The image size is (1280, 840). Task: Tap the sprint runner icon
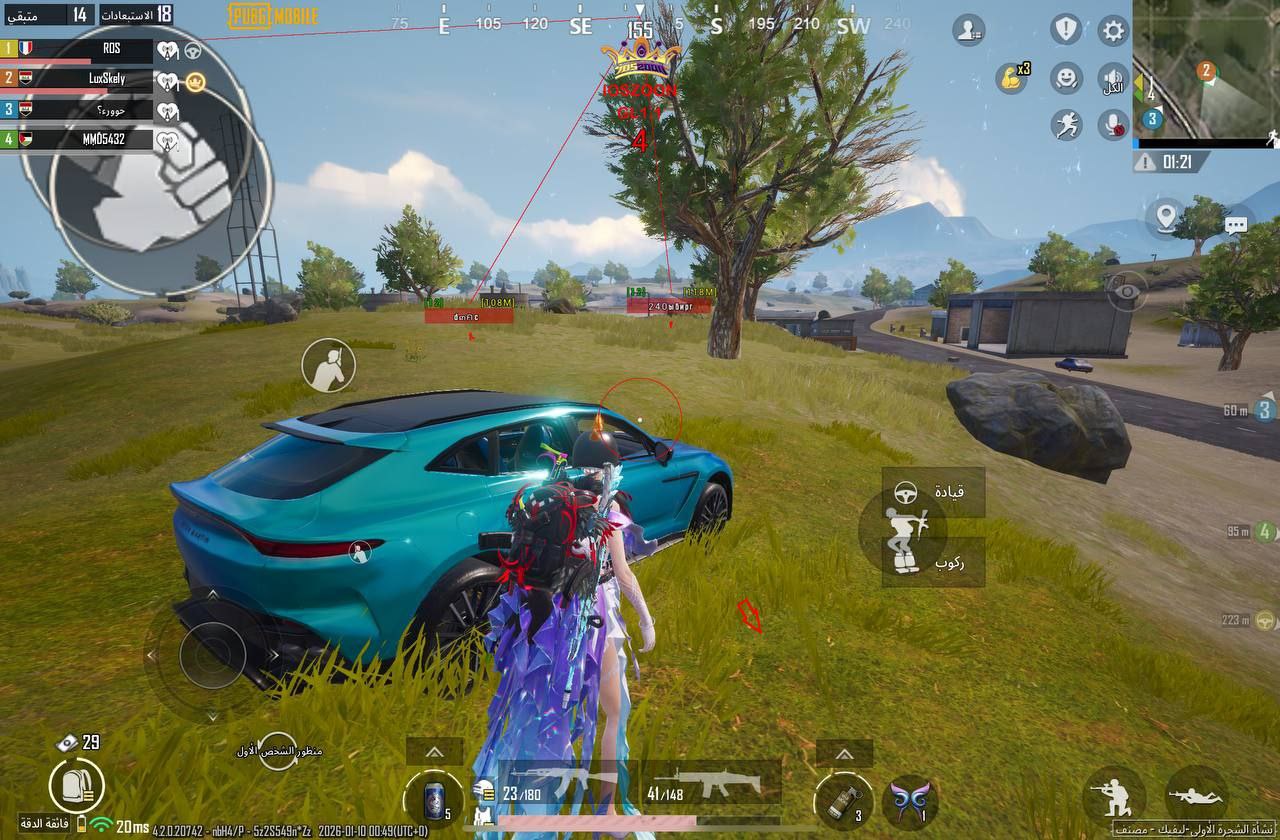(1067, 123)
